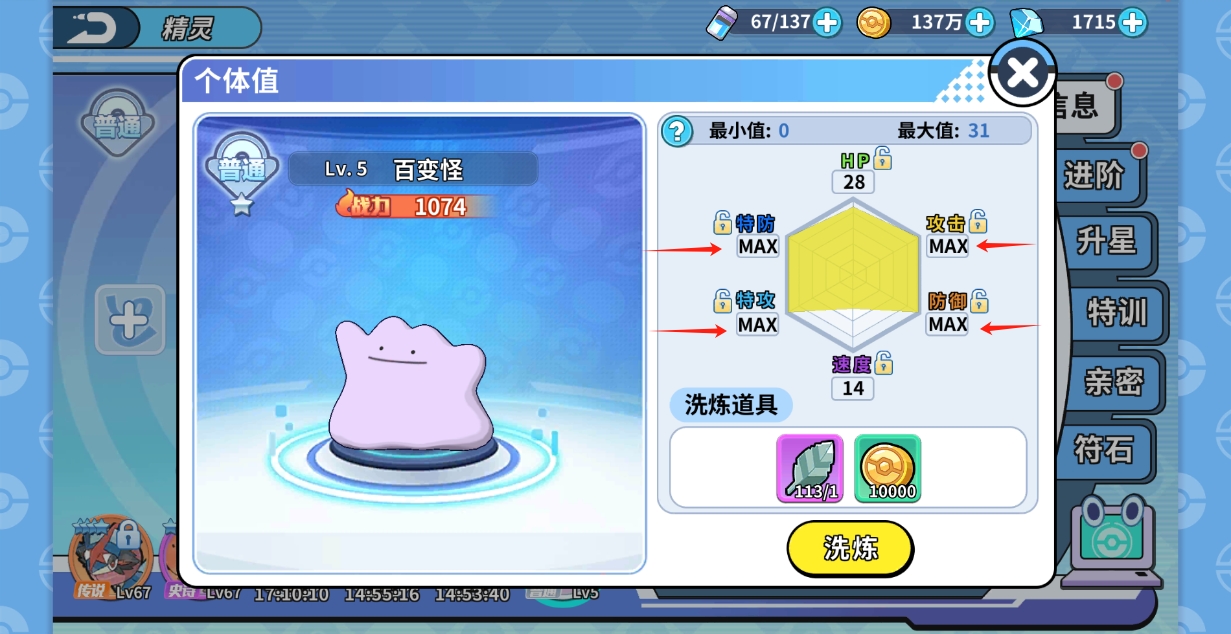Select the purple feather refining item
This screenshot has width=1231, height=634.
coord(809,468)
